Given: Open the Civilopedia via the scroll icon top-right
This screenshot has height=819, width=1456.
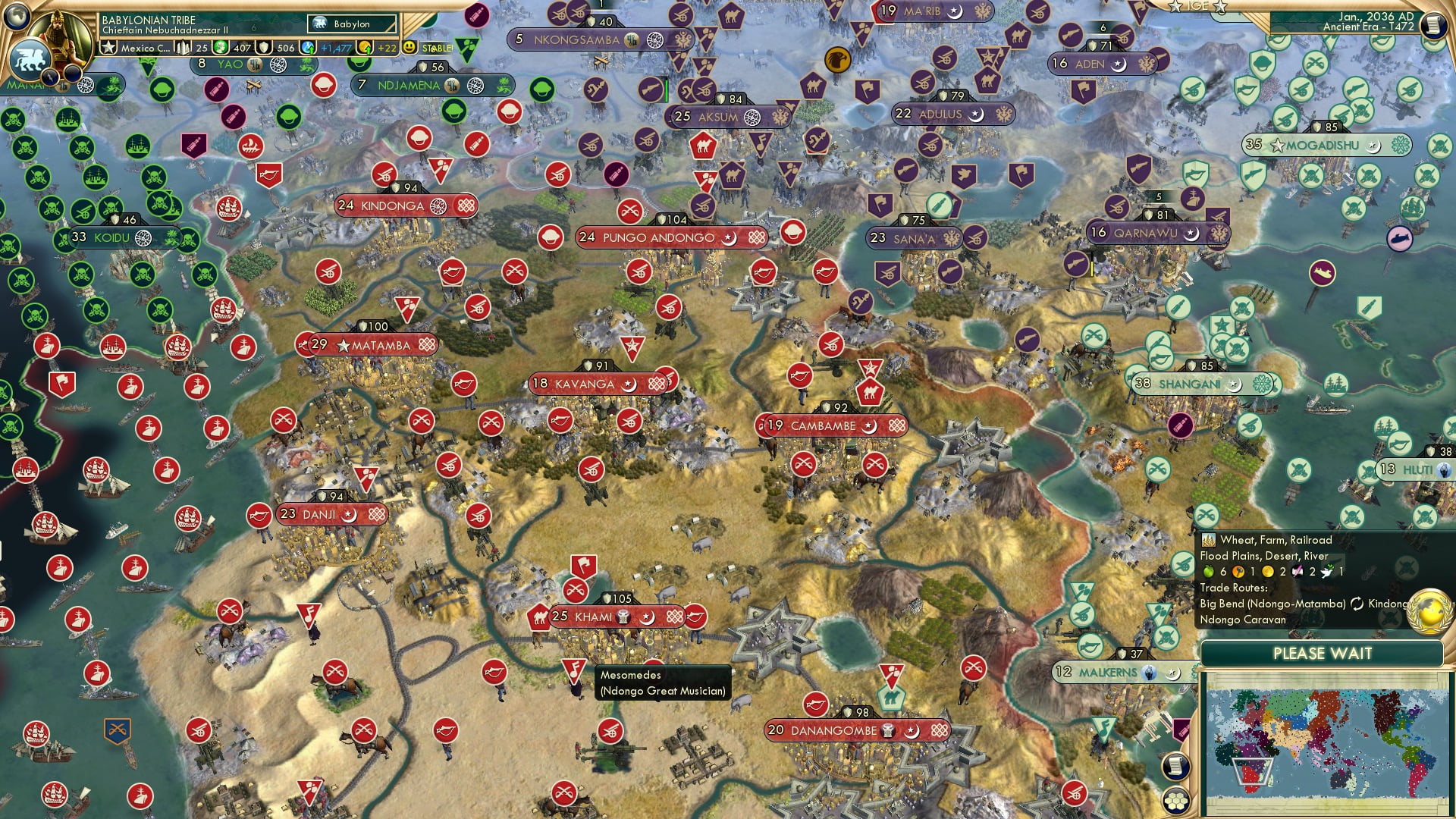Looking at the screenshot, I should (x=1434, y=24).
